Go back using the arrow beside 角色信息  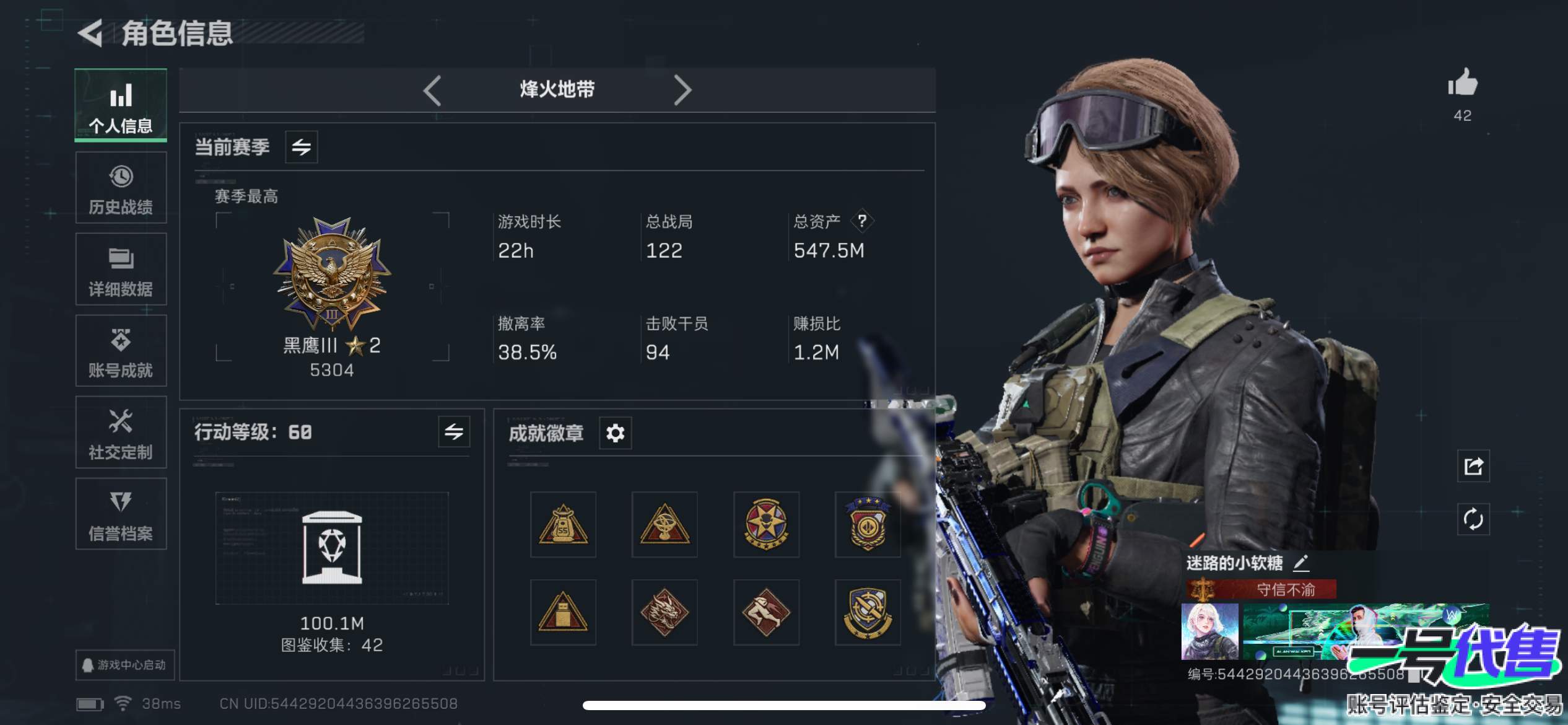(x=91, y=33)
